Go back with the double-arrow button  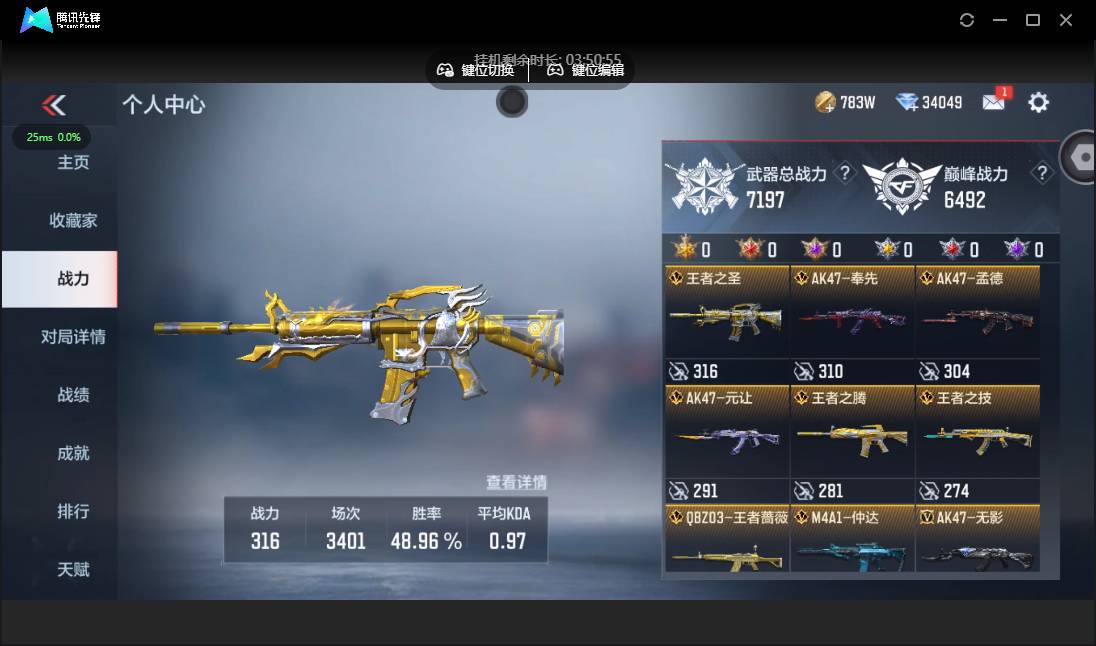pyautogui.click(x=54, y=104)
